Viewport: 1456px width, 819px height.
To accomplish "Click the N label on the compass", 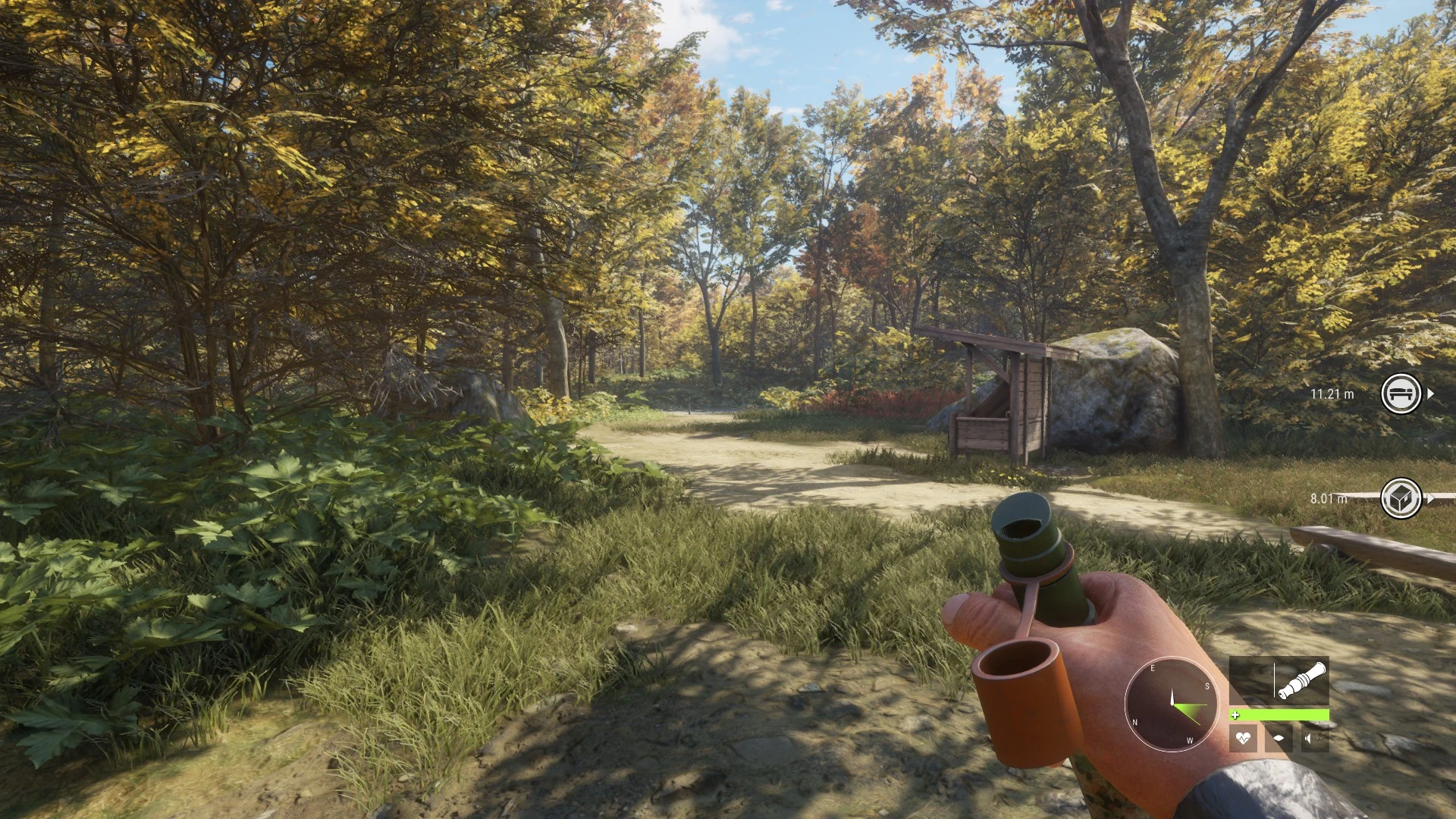I will [1134, 722].
